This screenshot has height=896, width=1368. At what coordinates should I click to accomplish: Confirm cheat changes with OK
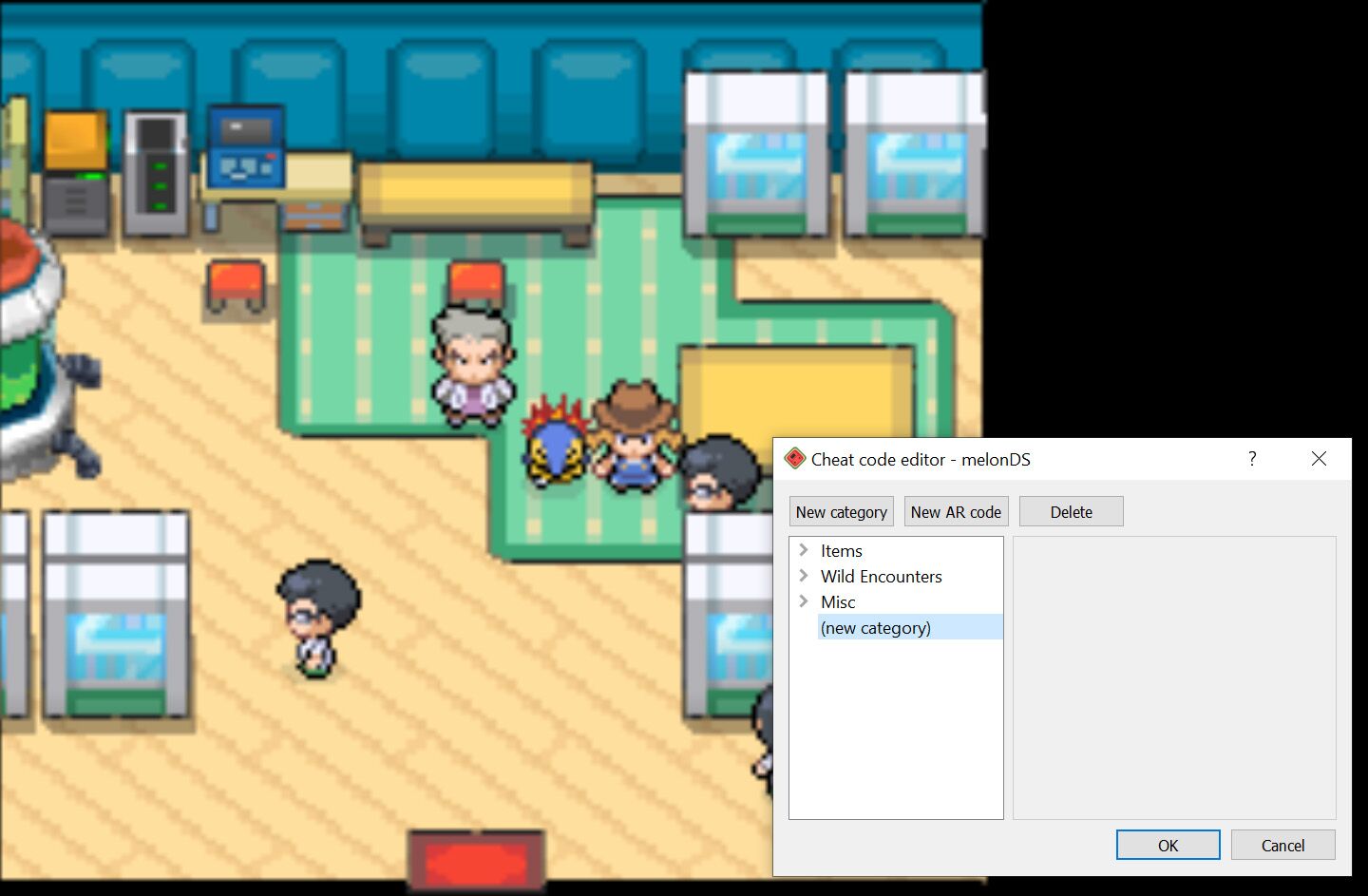pyautogui.click(x=1167, y=845)
